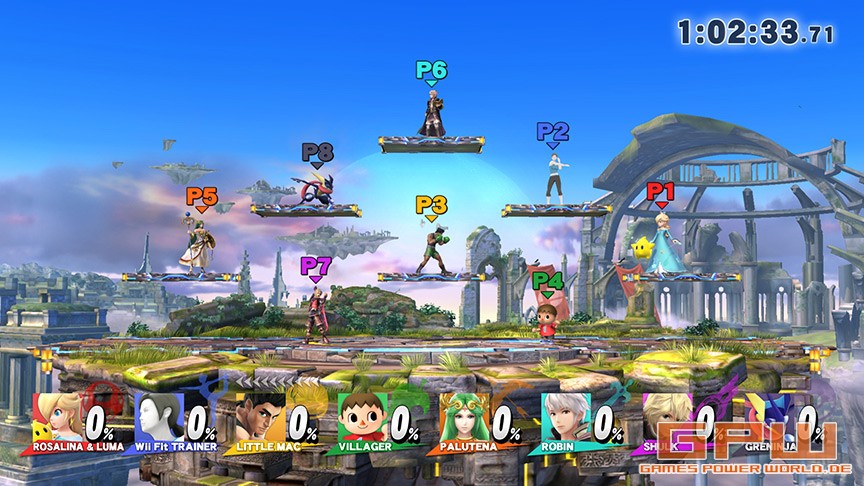Click the Villager portrait
This screenshot has height=486, width=864.
[x=360, y=415]
